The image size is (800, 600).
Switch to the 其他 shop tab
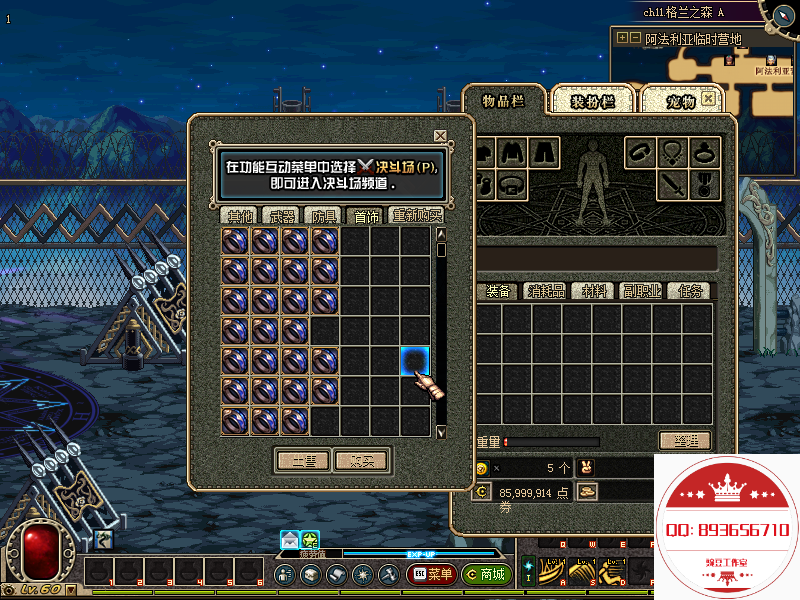240,215
